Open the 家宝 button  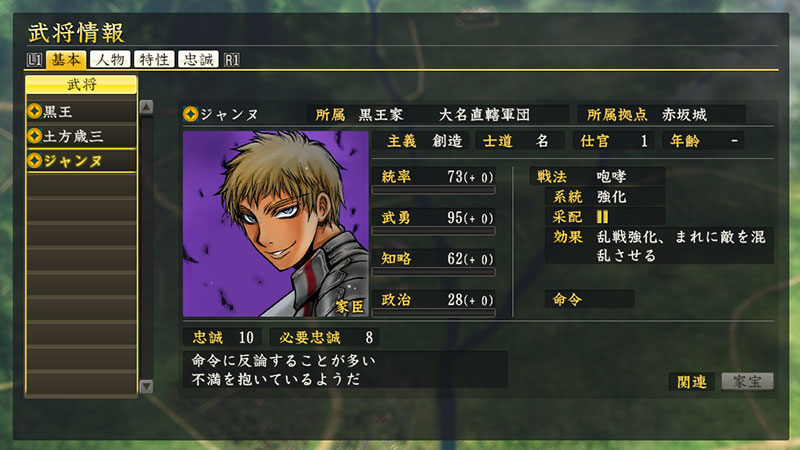click(x=747, y=381)
